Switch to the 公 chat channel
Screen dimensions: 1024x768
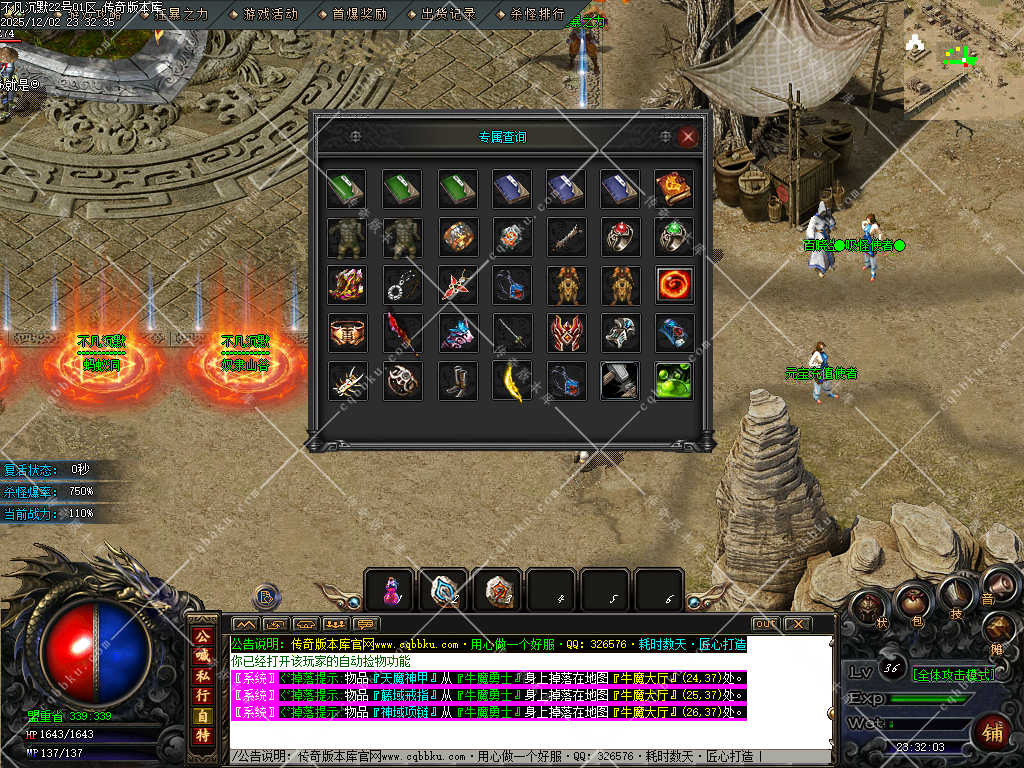203,637
